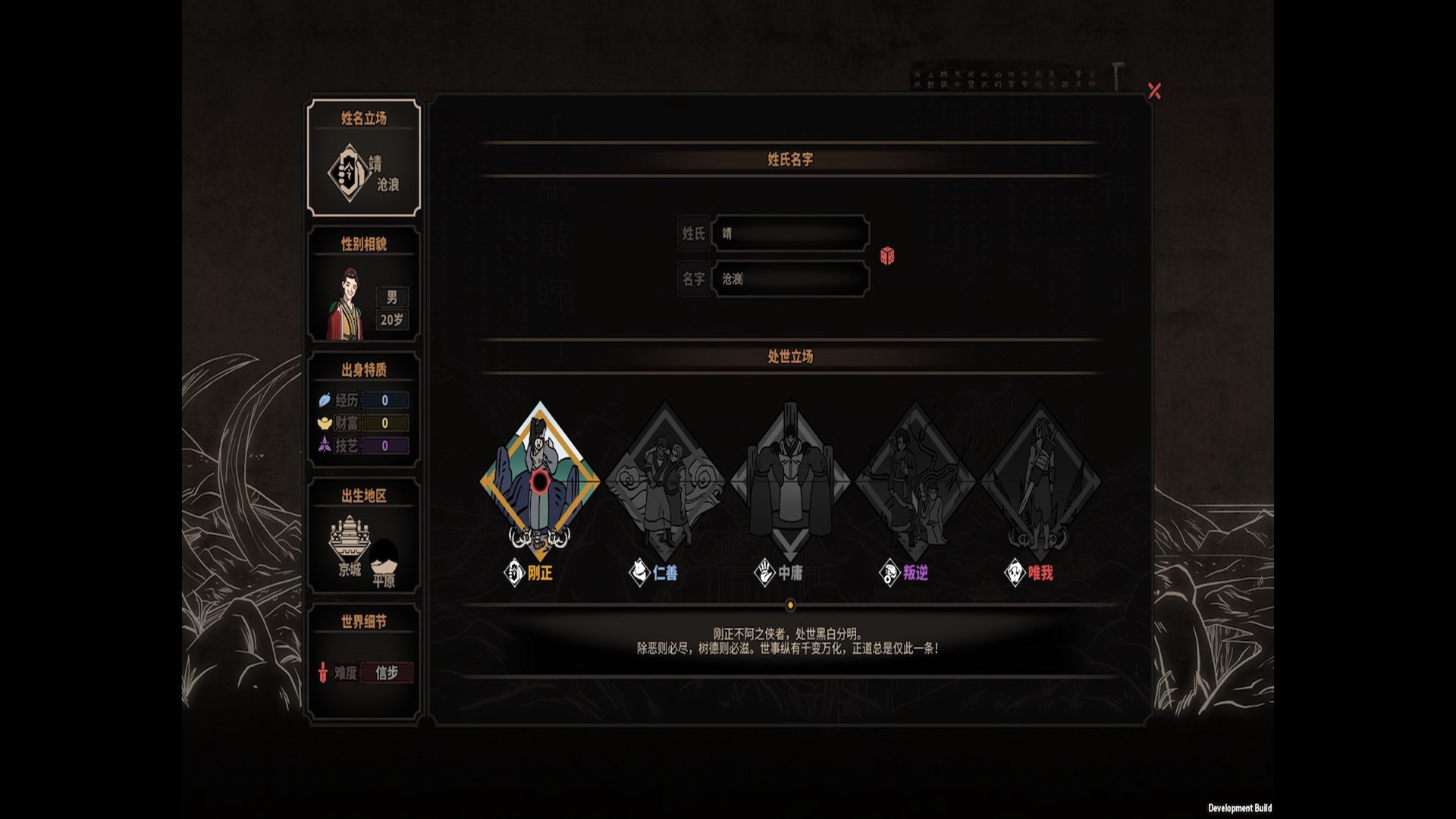Choose the 仁善 benevolent stance portrait

pyautogui.click(x=665, y=481)
